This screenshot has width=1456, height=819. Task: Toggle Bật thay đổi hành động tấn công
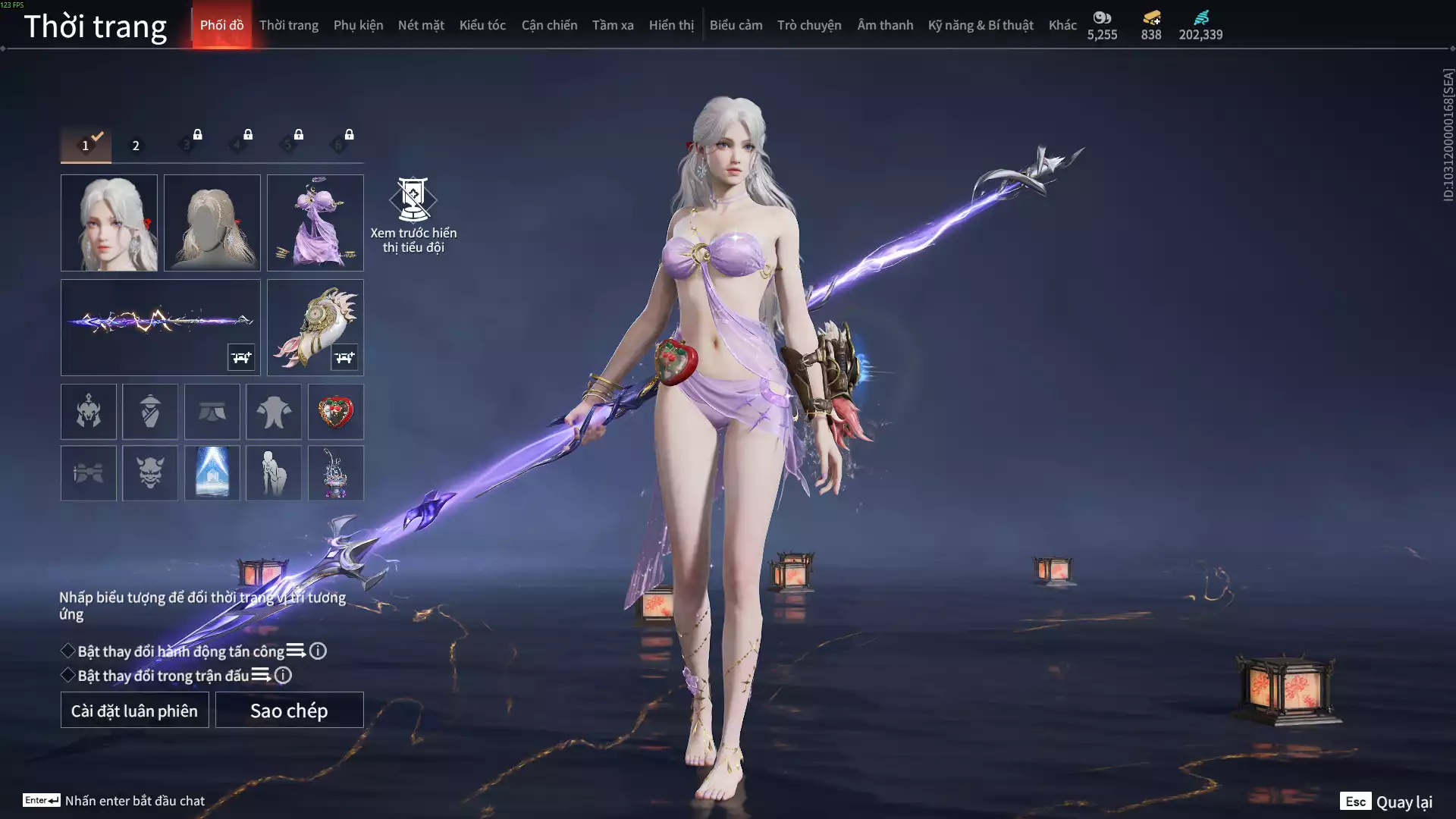coord(68,651)
